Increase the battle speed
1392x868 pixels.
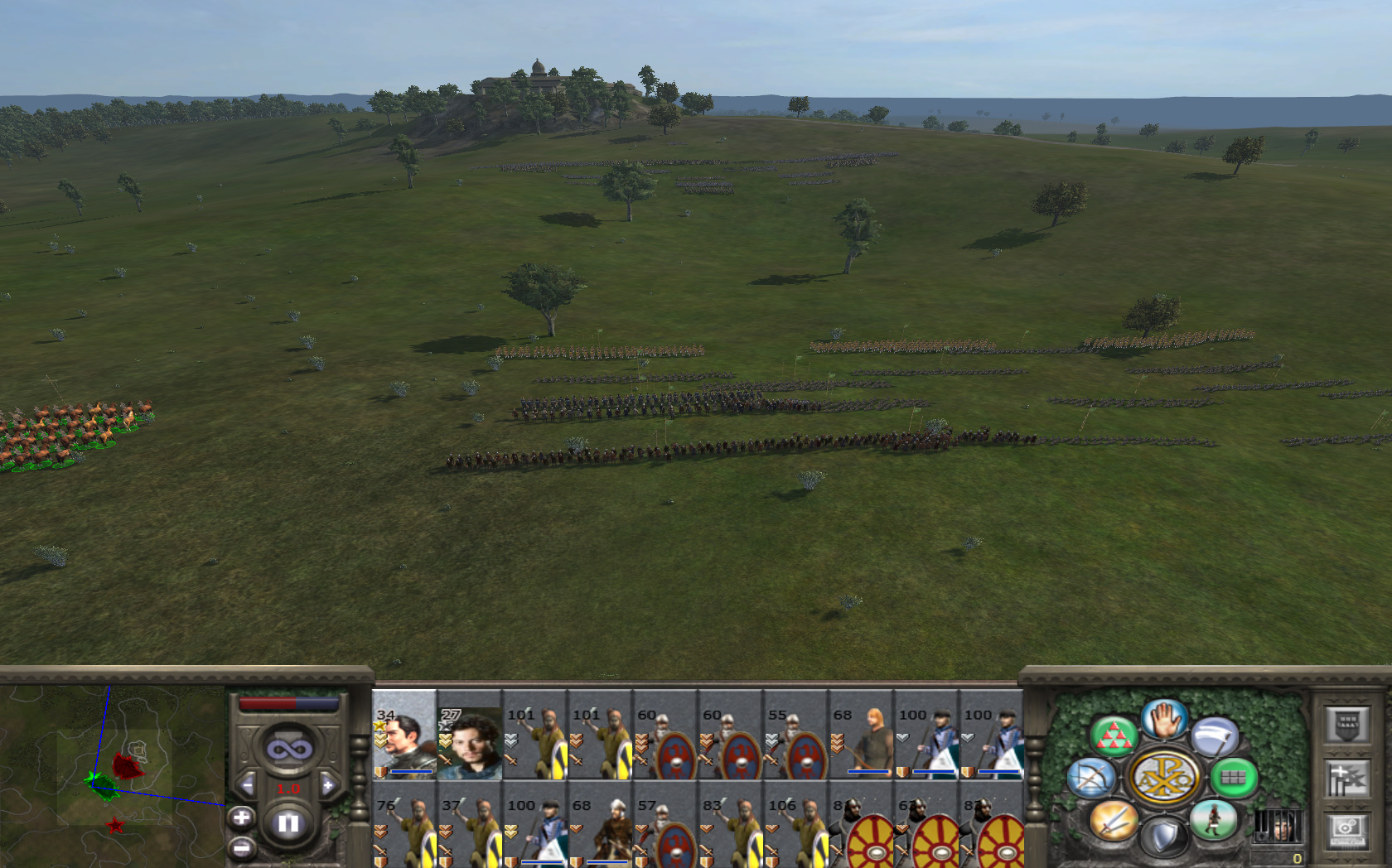[x=328, y=785]
